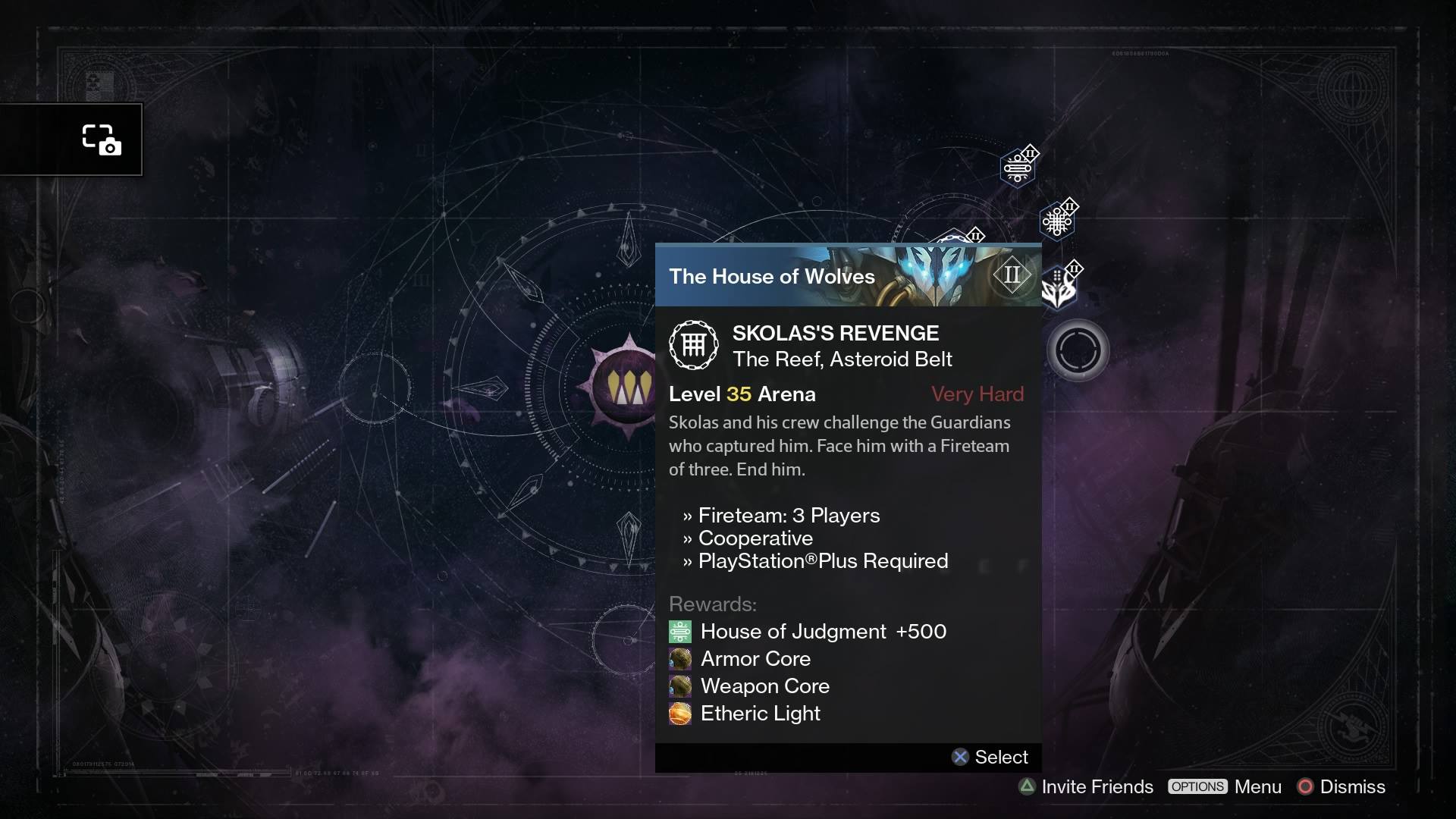Open the PlayStation screenshot capture notification
The width and height of the screenshot is (1456, 819).
coord(101,140)
